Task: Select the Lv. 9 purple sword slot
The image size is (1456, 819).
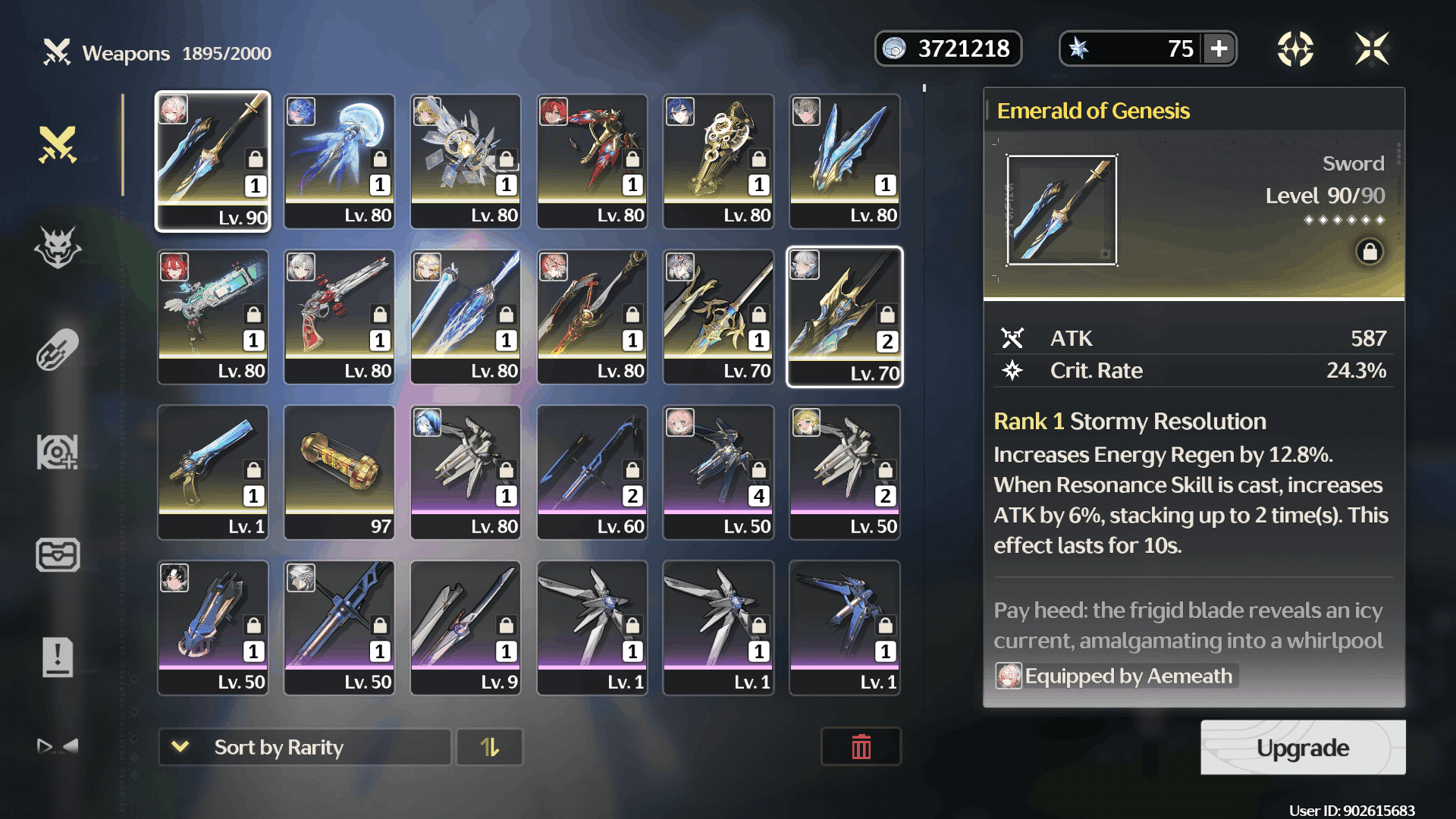Action: [466, 627]
